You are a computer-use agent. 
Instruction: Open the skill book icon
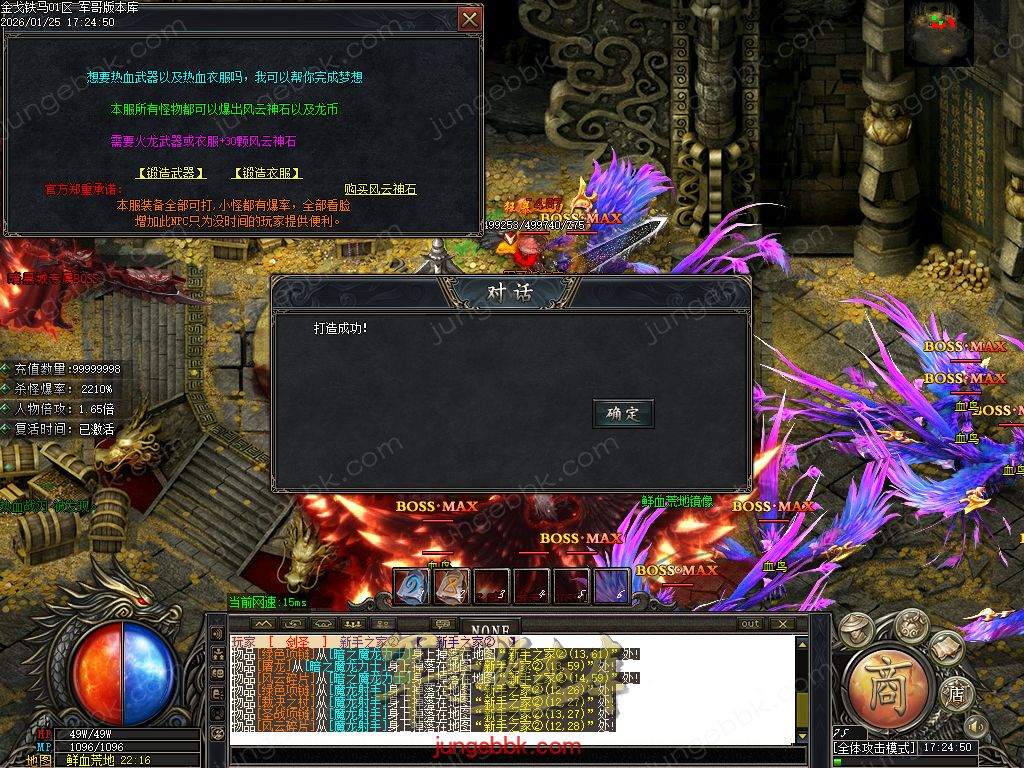pos(945,652)
